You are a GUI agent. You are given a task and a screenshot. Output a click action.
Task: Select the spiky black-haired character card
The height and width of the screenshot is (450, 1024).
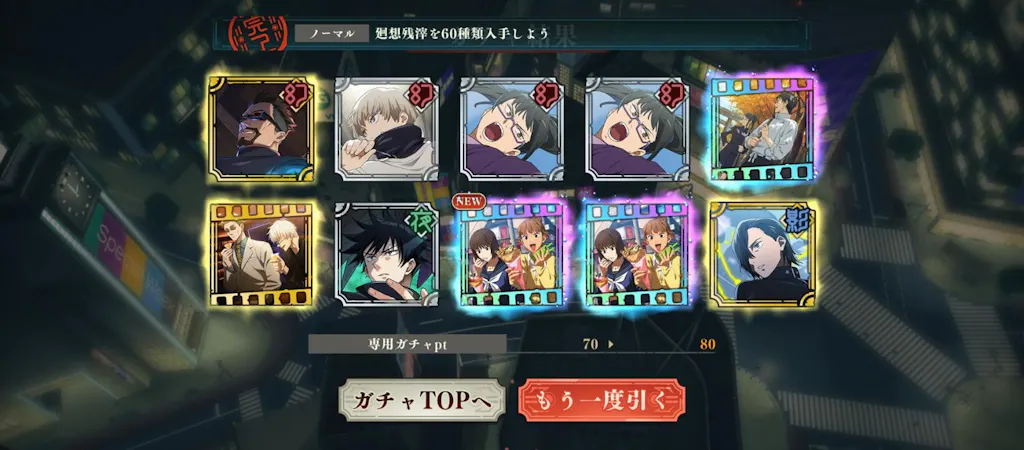tap(385, 254)
